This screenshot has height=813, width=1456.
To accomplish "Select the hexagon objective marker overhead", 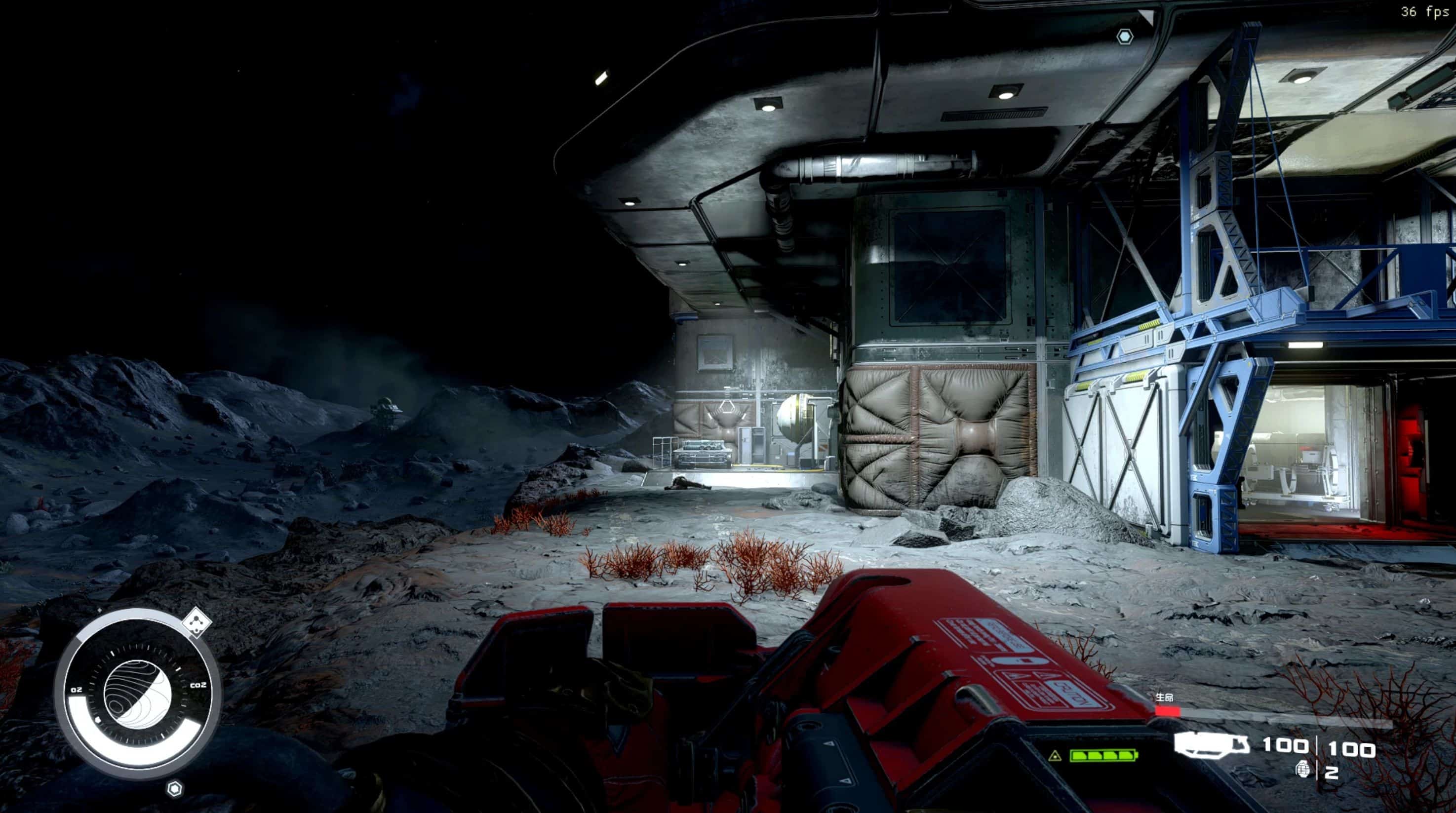I will click(x=1125, y=38).
